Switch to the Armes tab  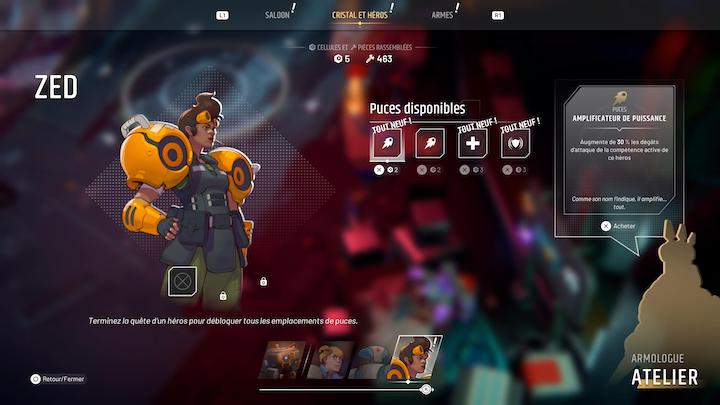(x=442, y=15)
